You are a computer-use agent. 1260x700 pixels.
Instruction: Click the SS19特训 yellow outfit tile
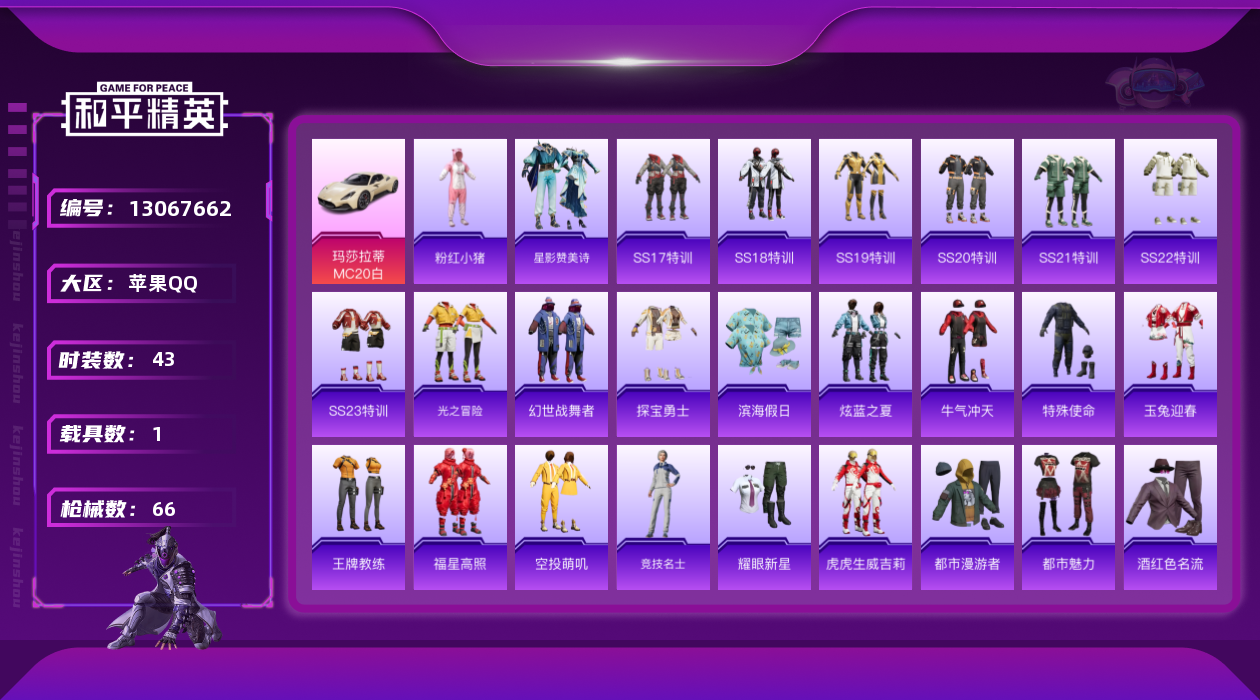coord(865,211)
